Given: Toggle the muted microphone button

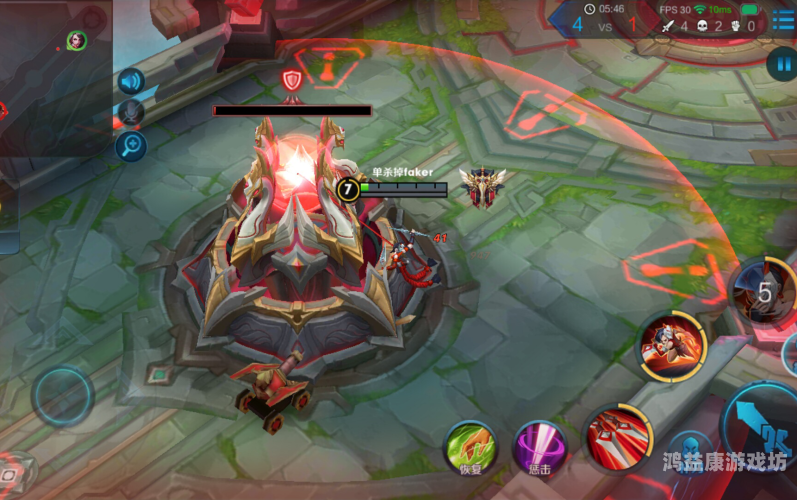Looking at the screenshot, I should tap(131, 113).
